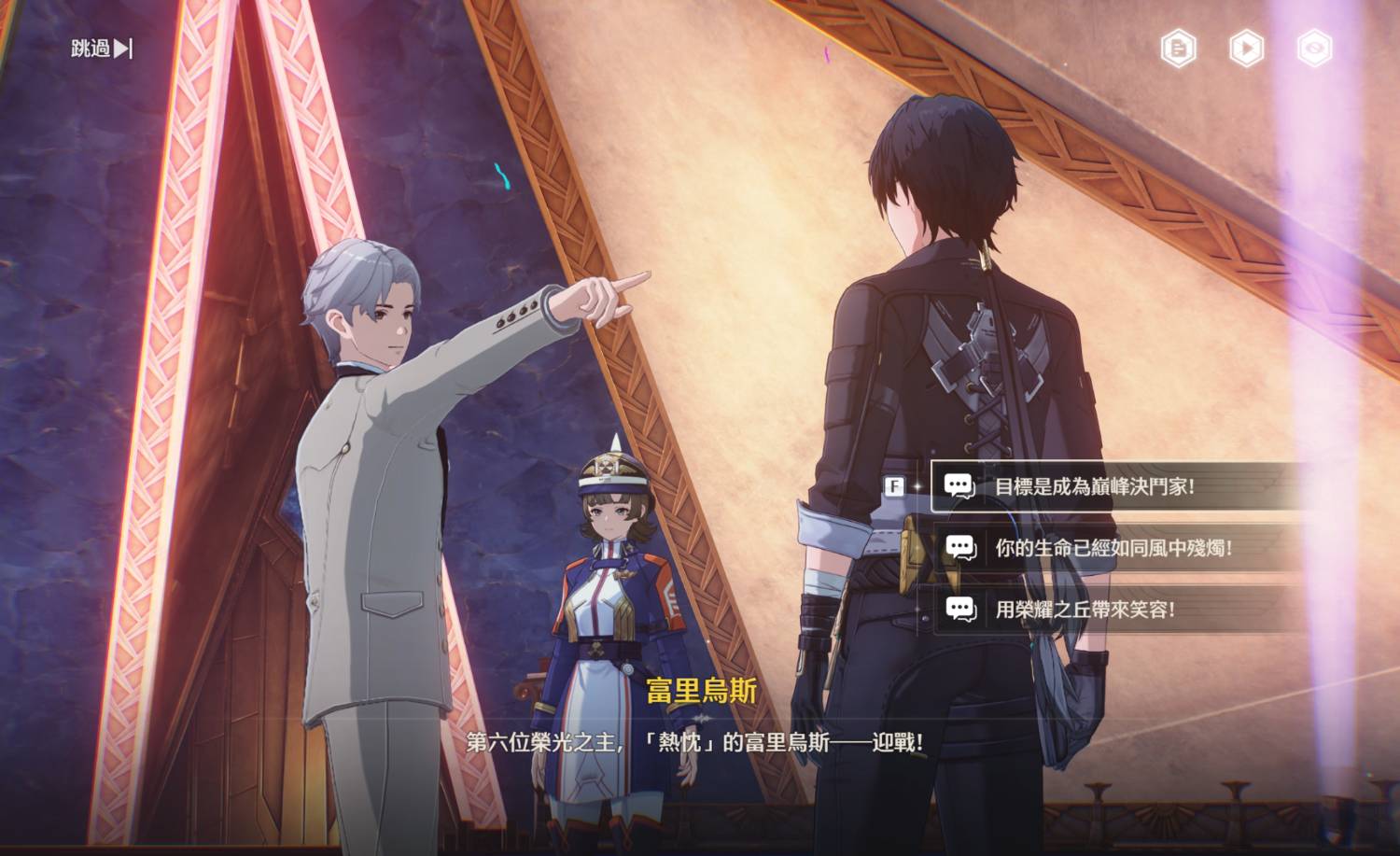Select reply 你的生命已經如同風中殘燭!
Viewport: 1400px width, 856px height.
[x=1113, y=548]
